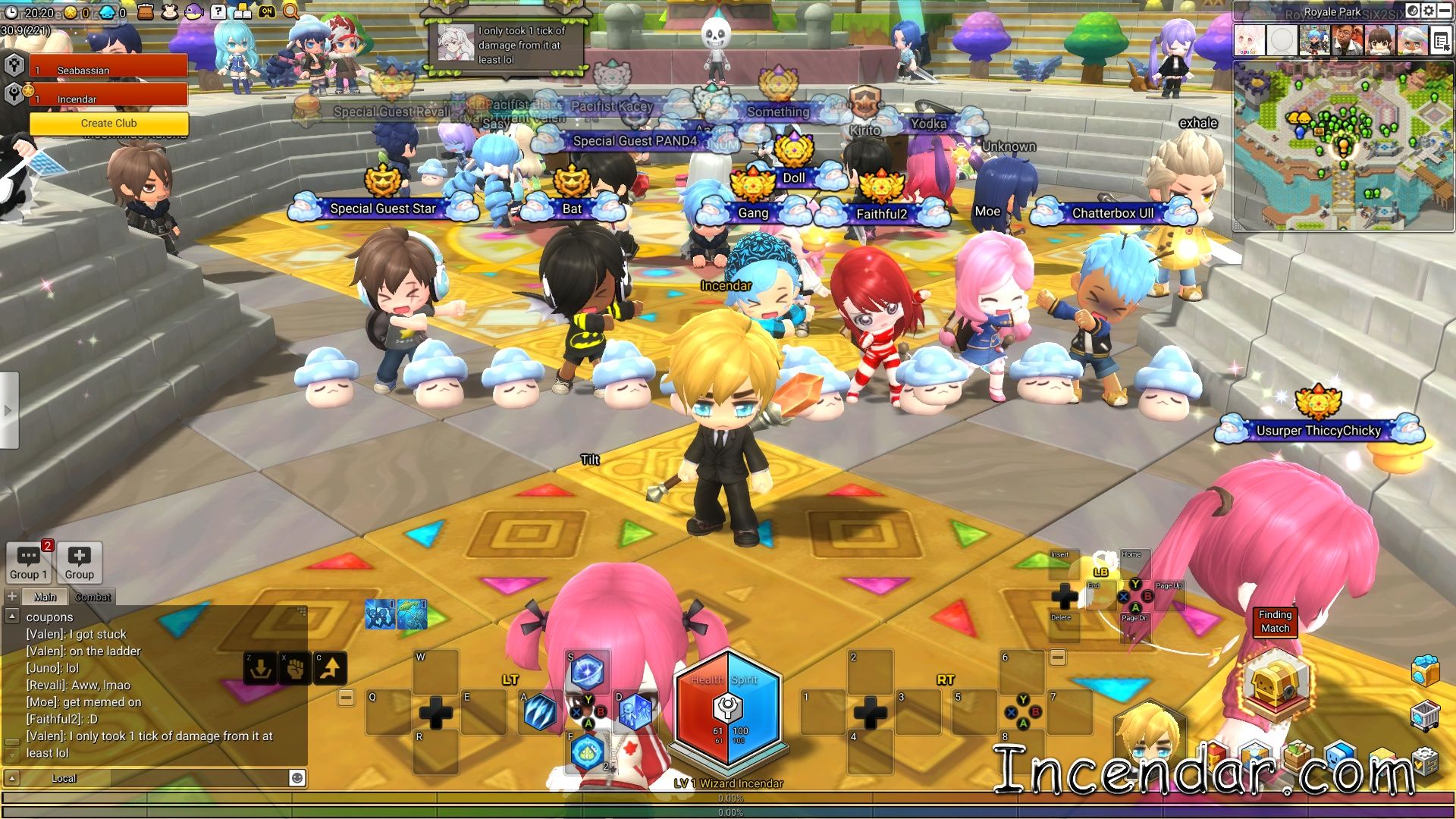Image resolution: width=1456 pixels, height=819 pixels.
Task: Open the chat emoji smiley button
Action: (x=297, y=777)
